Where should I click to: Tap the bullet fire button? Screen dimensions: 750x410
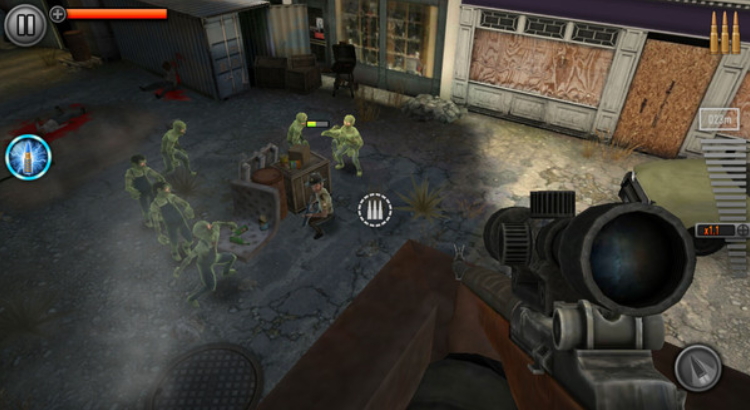(x=697, y=368)
